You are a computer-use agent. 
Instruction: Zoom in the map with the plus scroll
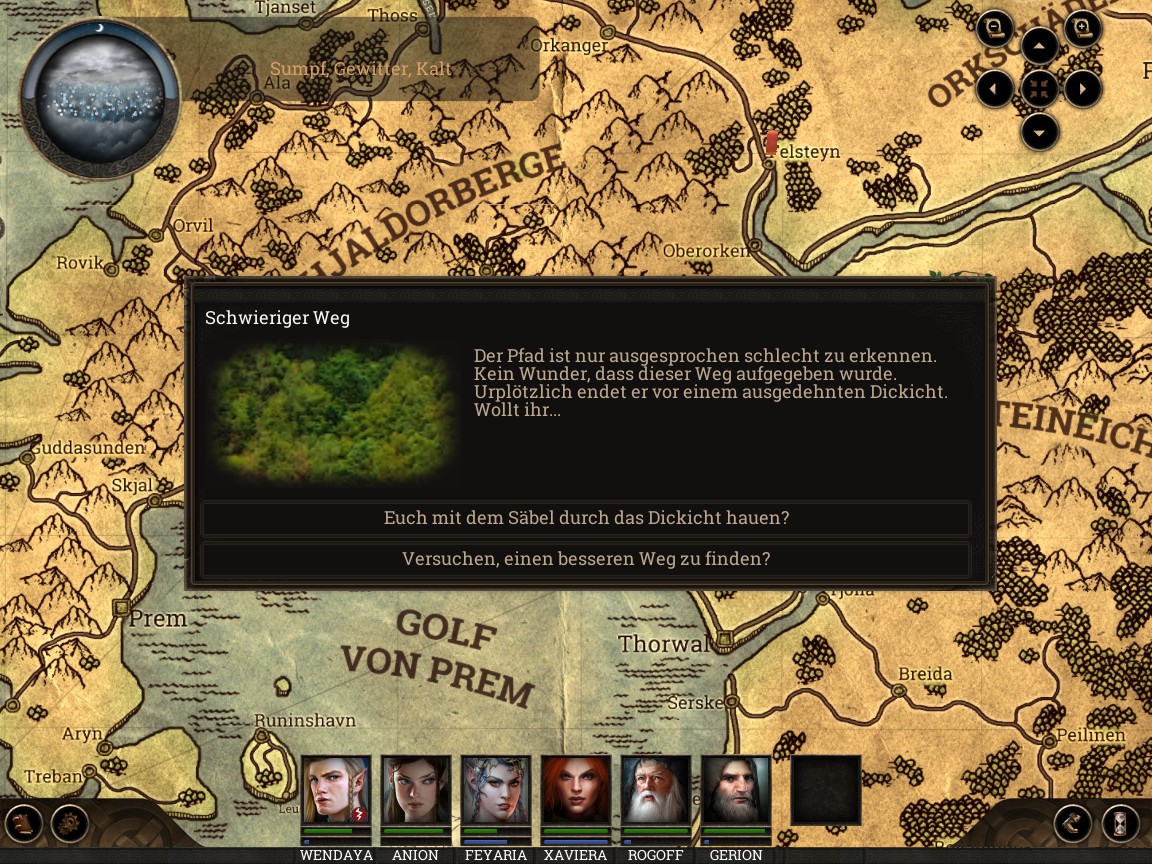[x=1083, y=29]
